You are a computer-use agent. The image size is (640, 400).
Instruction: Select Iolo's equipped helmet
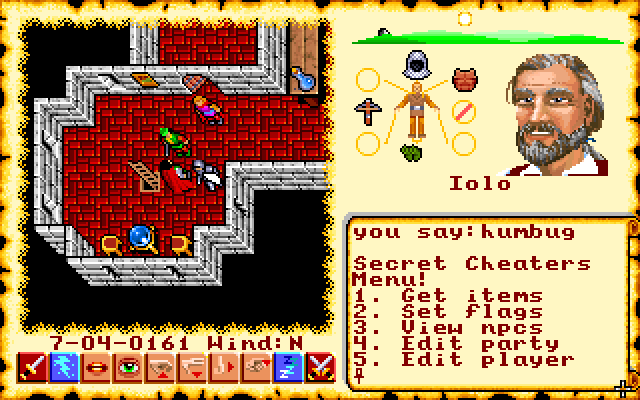point(414,66)
